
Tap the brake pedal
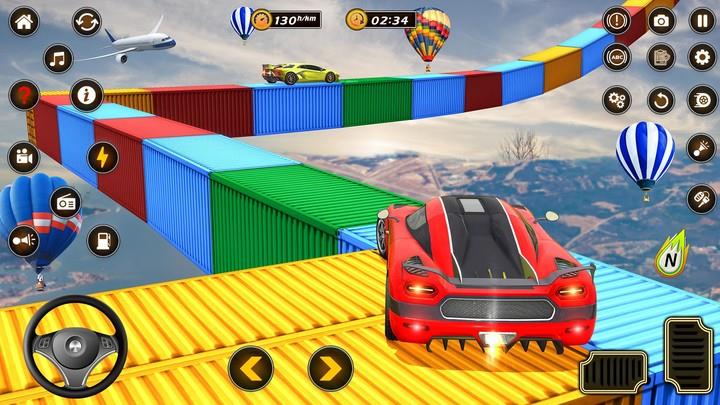612,373
